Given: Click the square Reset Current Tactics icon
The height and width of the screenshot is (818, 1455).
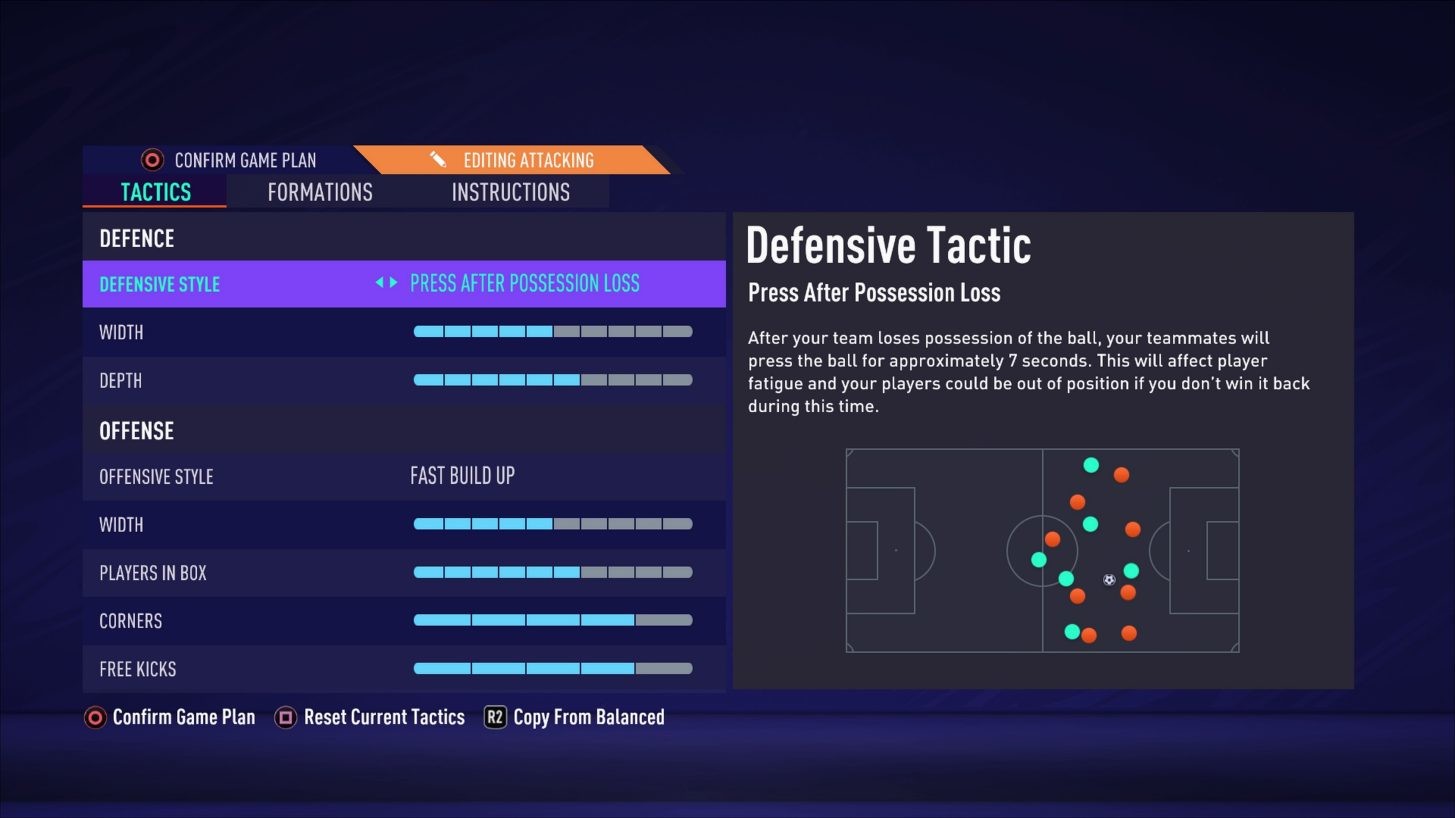Looking at the screenshot, I should (285, 717).
